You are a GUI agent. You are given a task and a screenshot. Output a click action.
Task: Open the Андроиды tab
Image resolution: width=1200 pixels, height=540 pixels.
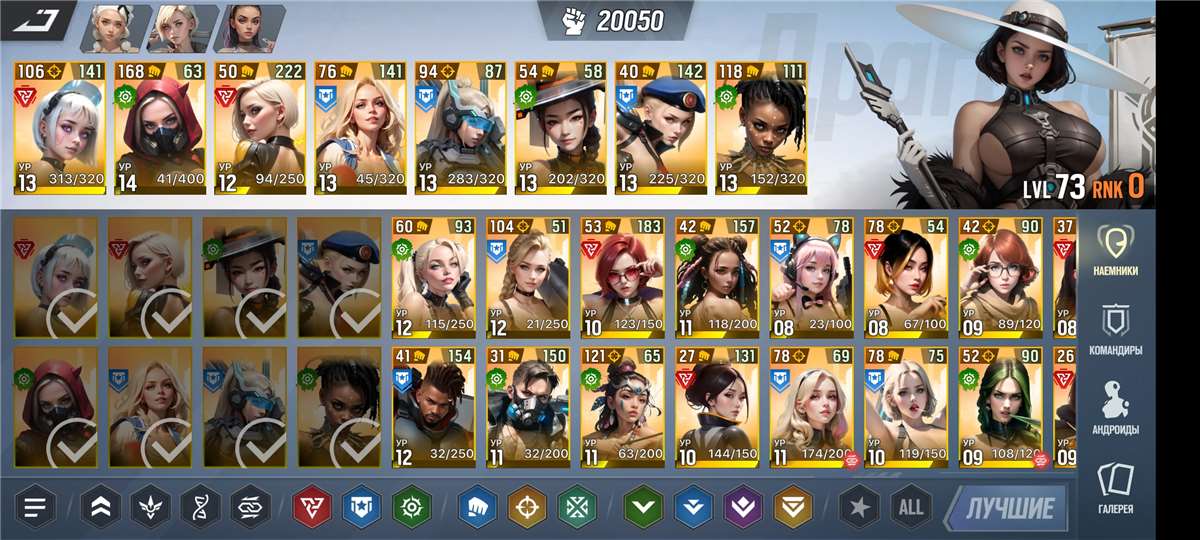(x=1115, y=408)
